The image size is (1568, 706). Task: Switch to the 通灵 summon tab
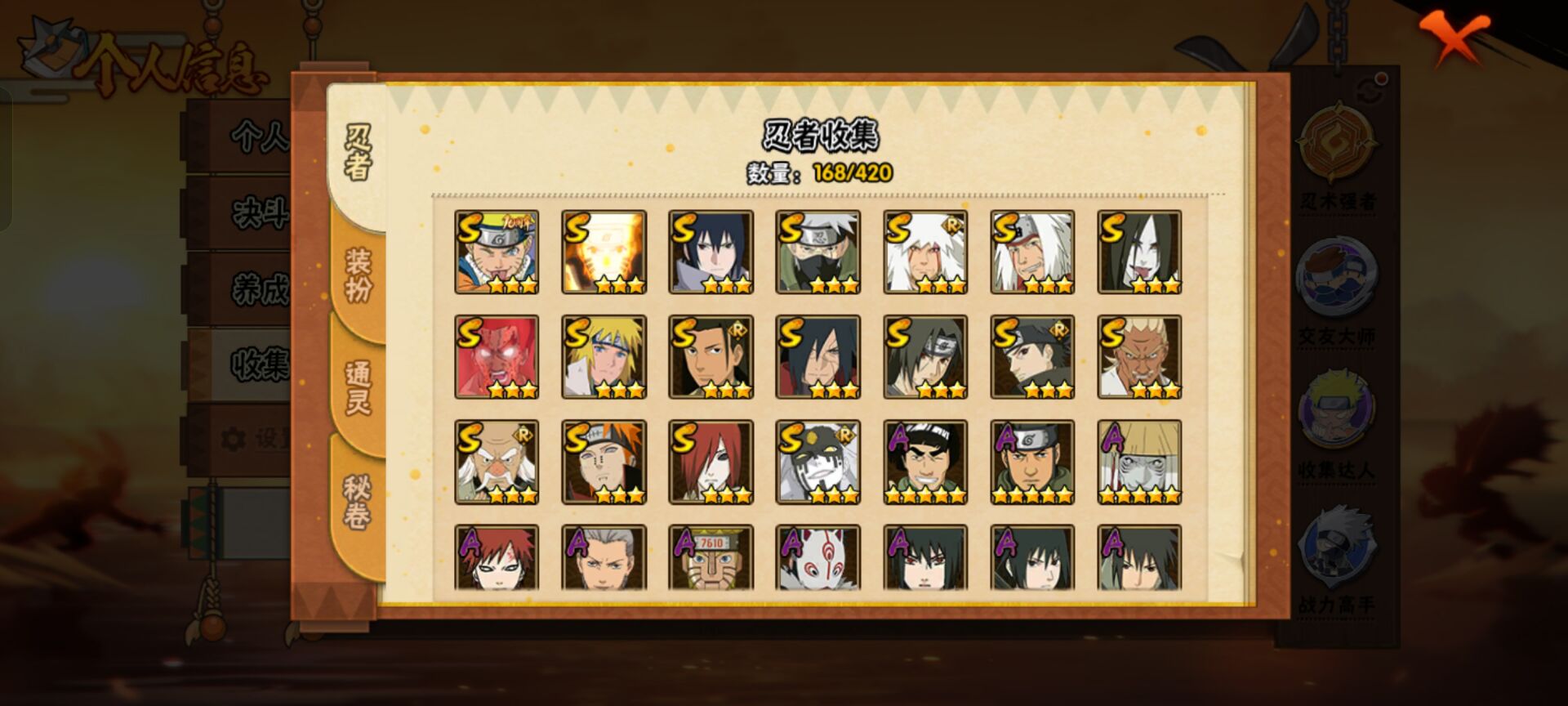click(x=358, y=387)
